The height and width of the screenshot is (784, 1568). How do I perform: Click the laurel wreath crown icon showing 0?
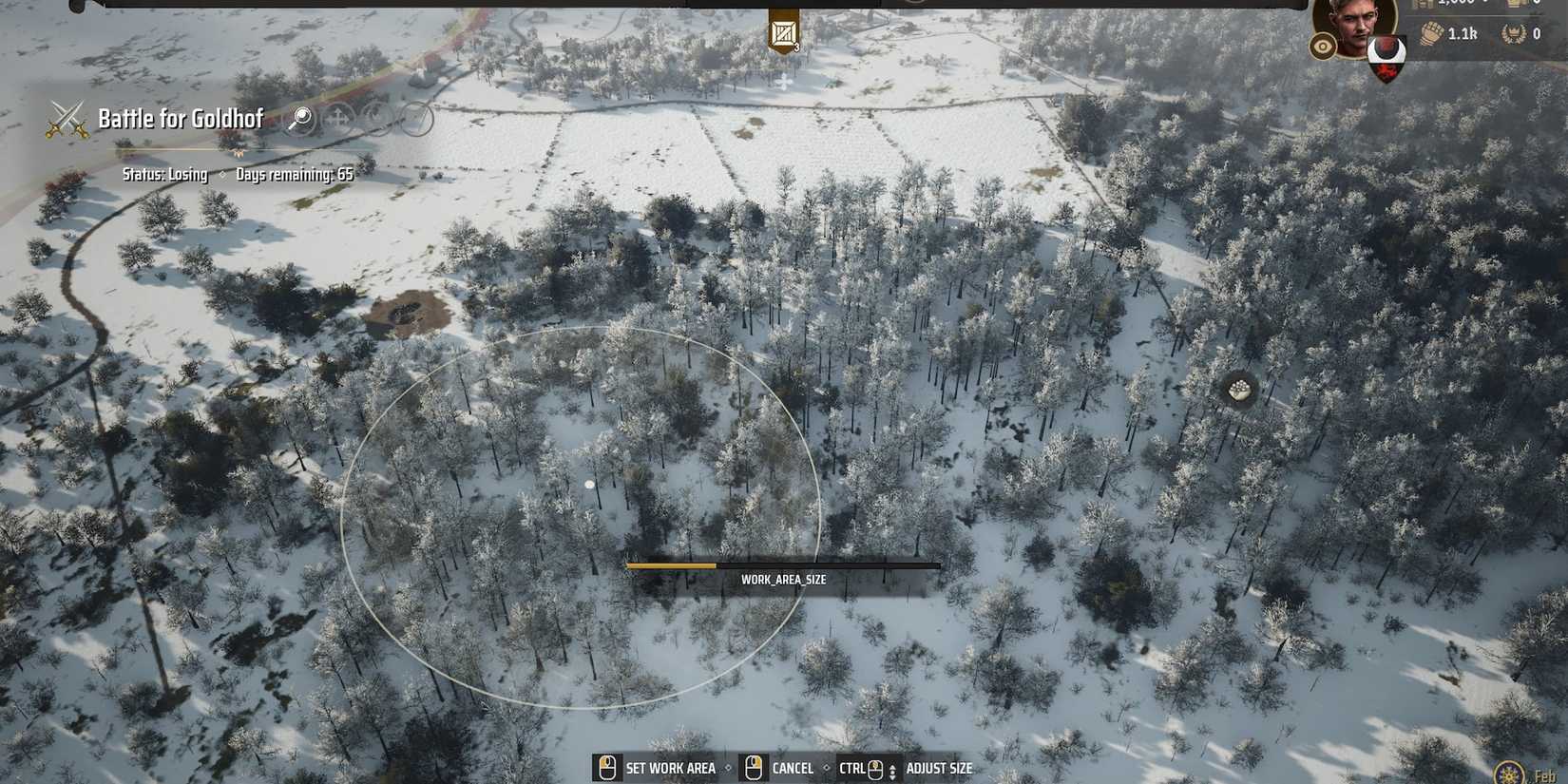(x=1514, y=33)
